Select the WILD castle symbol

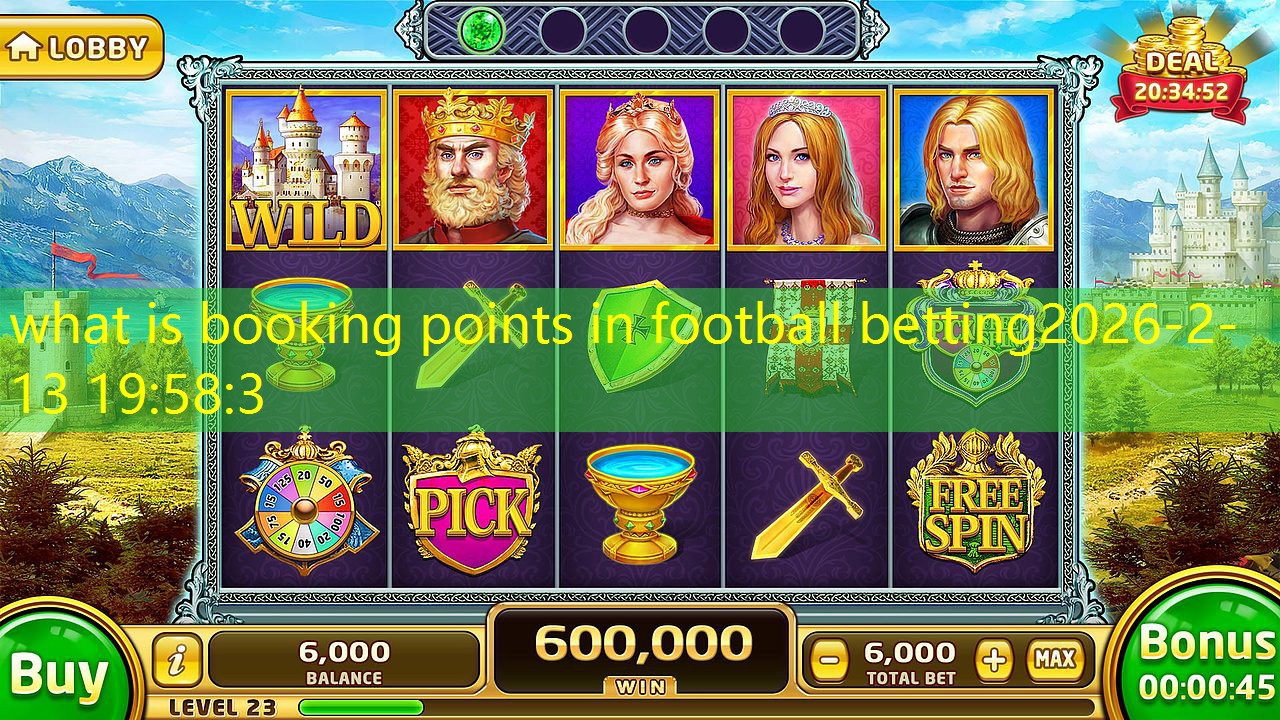pyautogui.click(x=305, y=165)
